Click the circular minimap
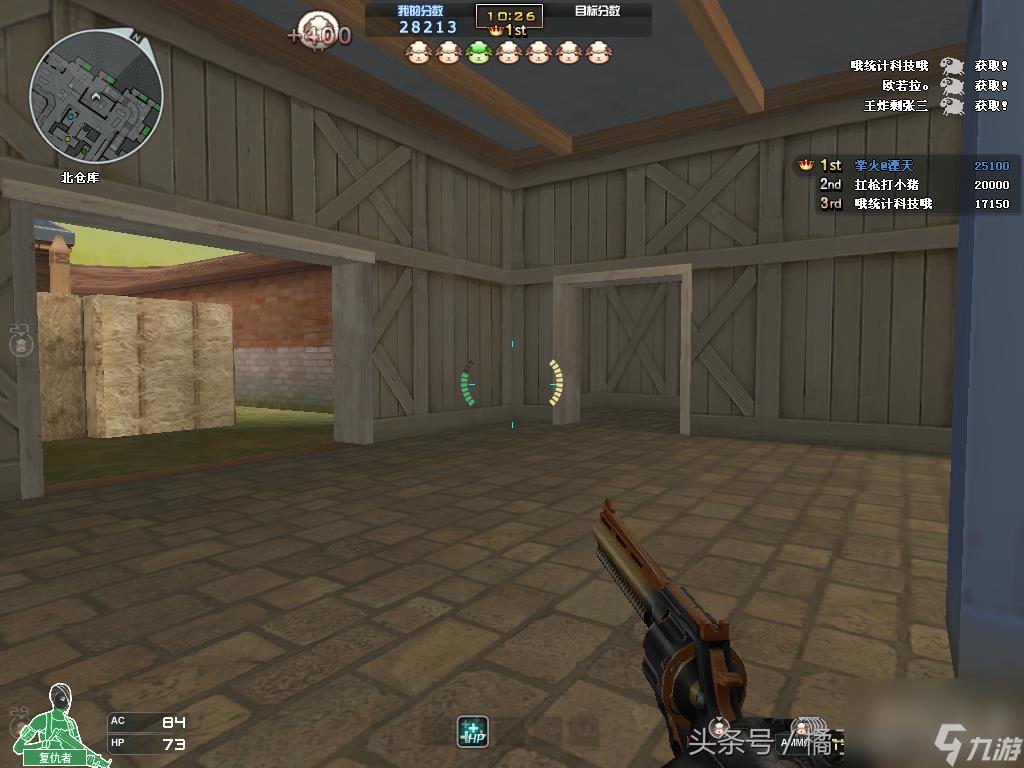This screenshot has width=1024, height=768. [x=96, y=96]
